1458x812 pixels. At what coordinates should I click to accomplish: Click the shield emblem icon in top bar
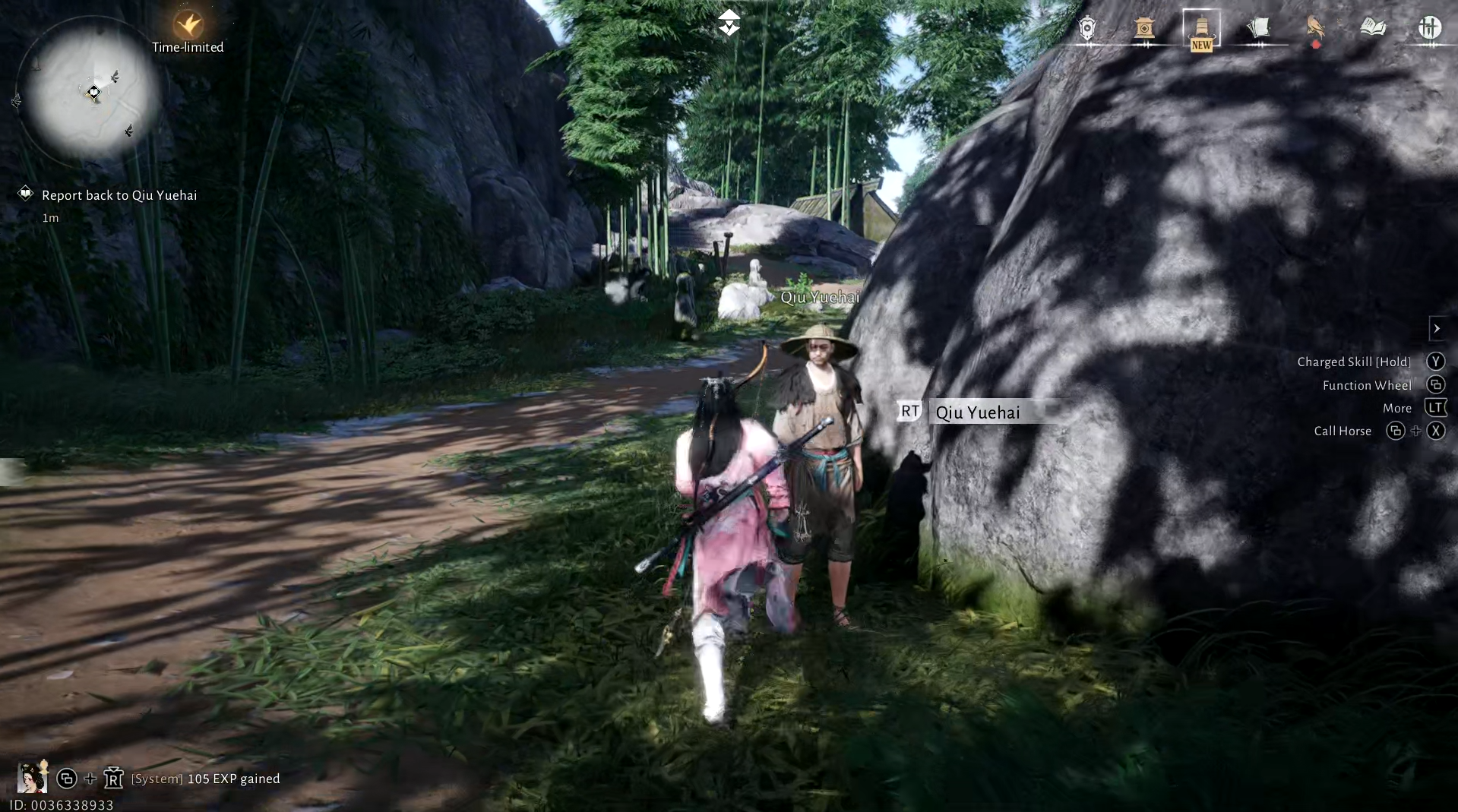pyautogui.click(x=1087, y=29)
